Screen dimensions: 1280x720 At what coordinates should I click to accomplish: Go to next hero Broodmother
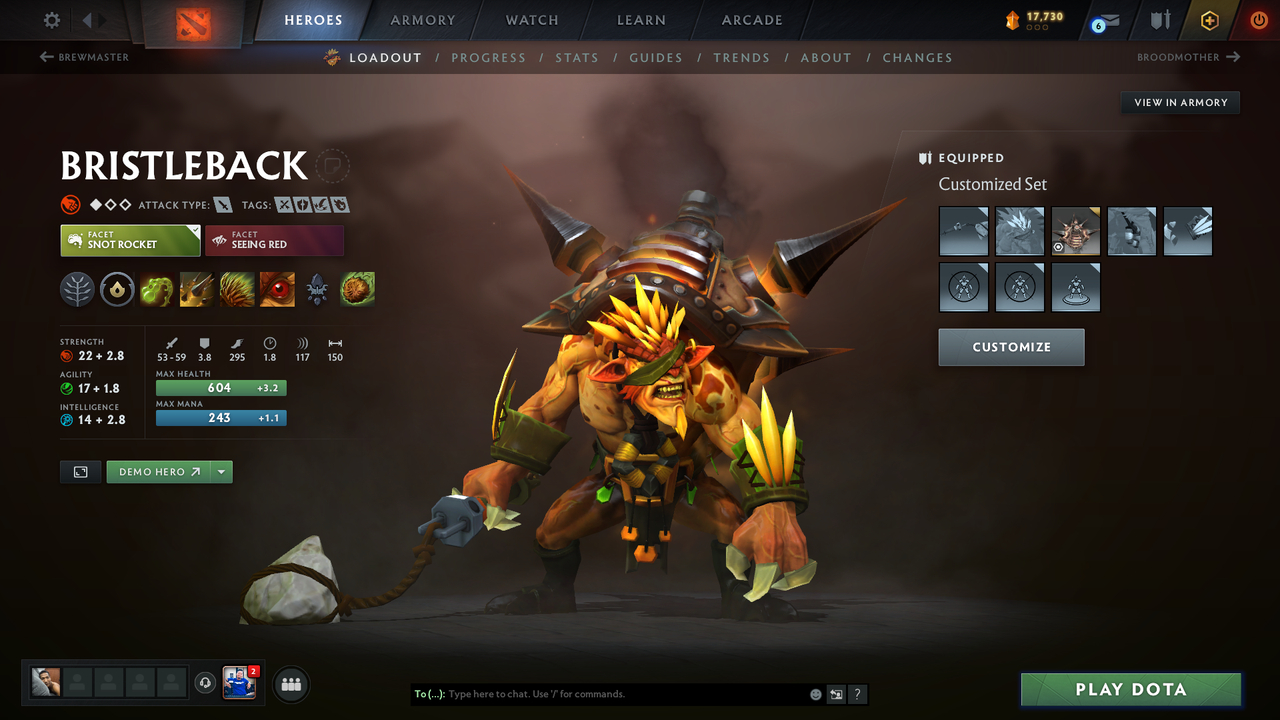point(1187,57)
